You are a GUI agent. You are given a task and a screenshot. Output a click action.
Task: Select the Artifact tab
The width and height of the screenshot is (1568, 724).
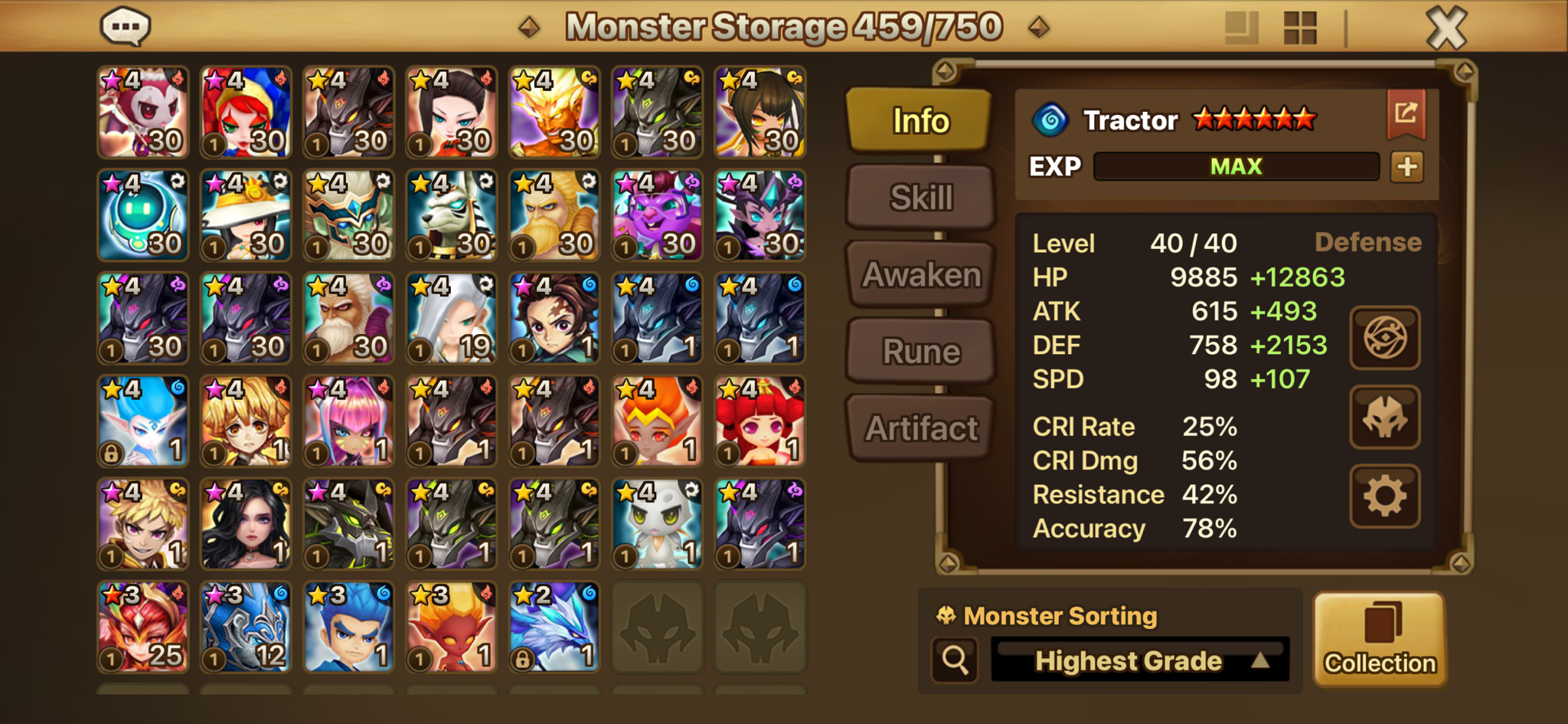pyautogui.click(x=921, y=428)
